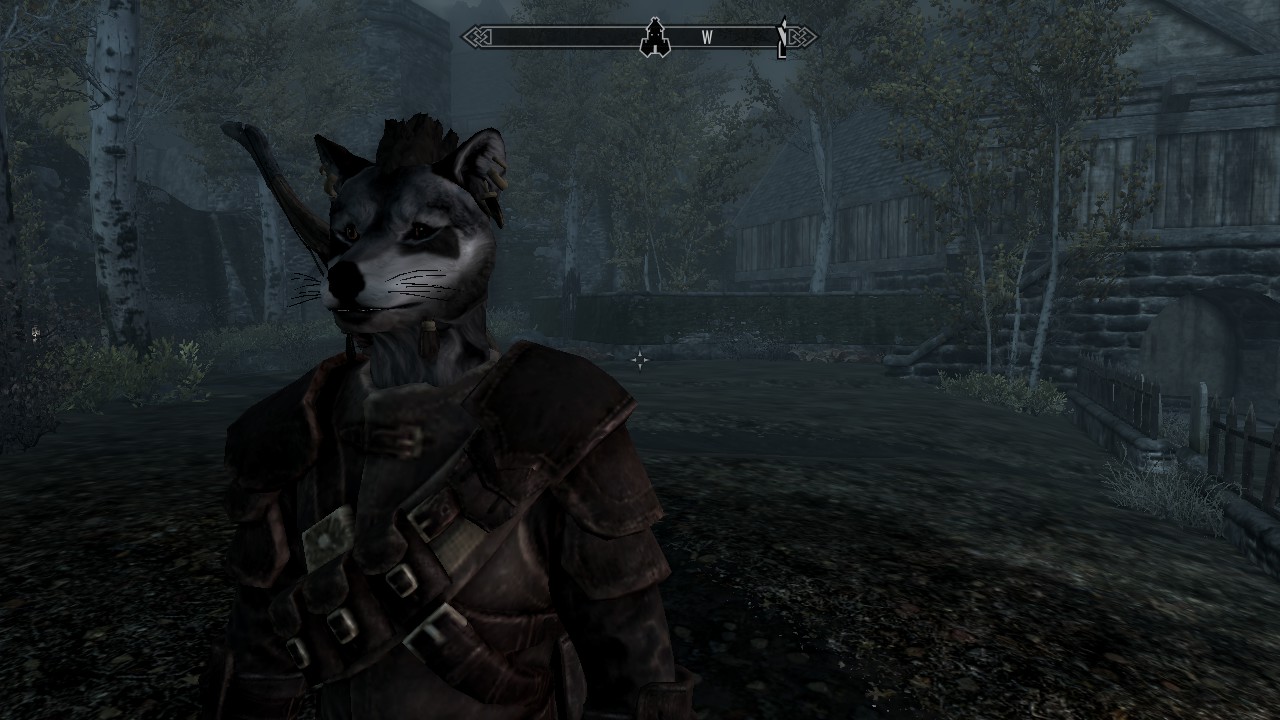1280x720 pixels.
Task: Select the quest marker at the compass edge
Action: coord(782,38)
